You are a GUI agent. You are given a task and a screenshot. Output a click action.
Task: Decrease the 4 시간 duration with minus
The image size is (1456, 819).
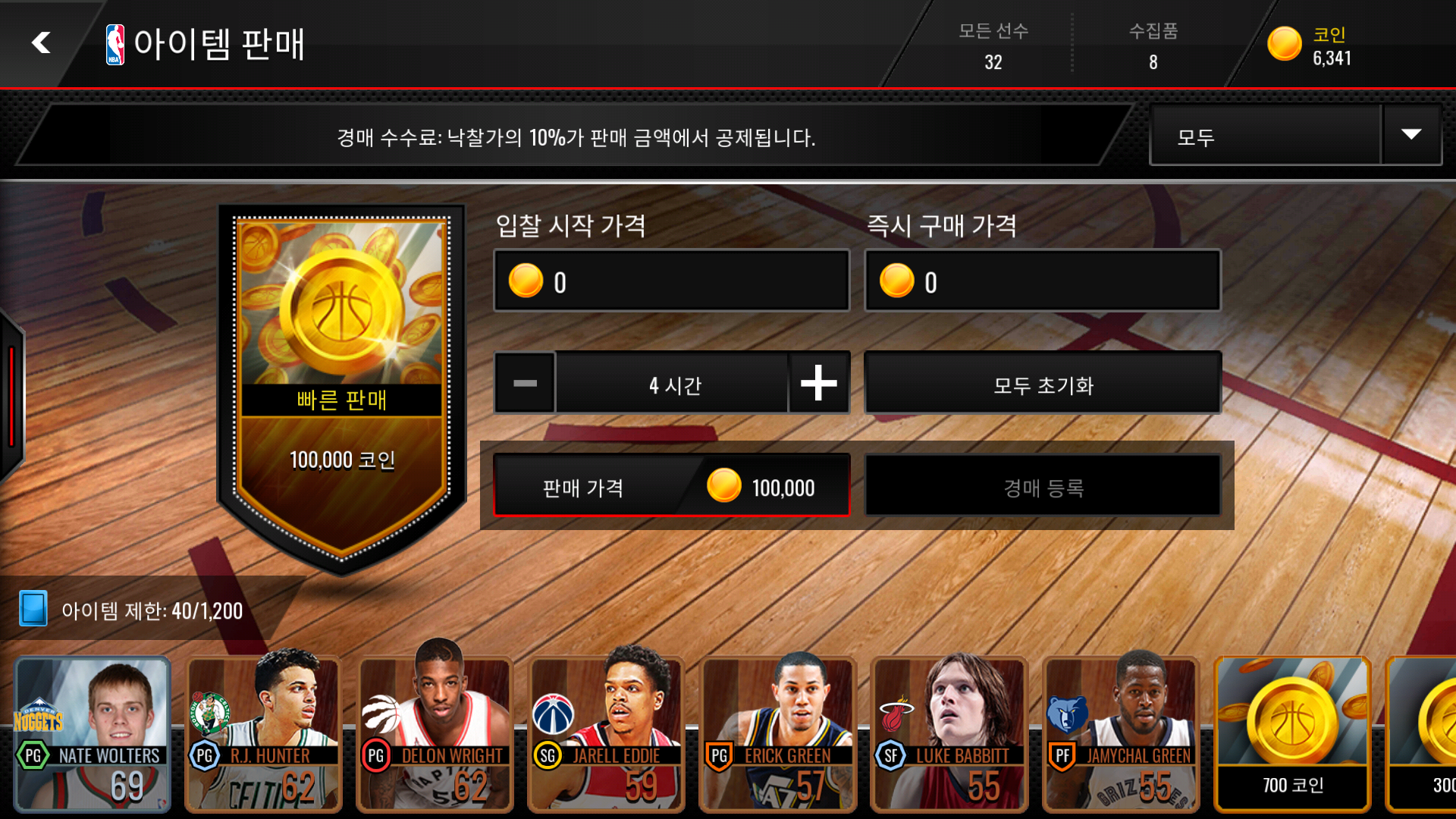pyautogui.click(x=525, y=383)
